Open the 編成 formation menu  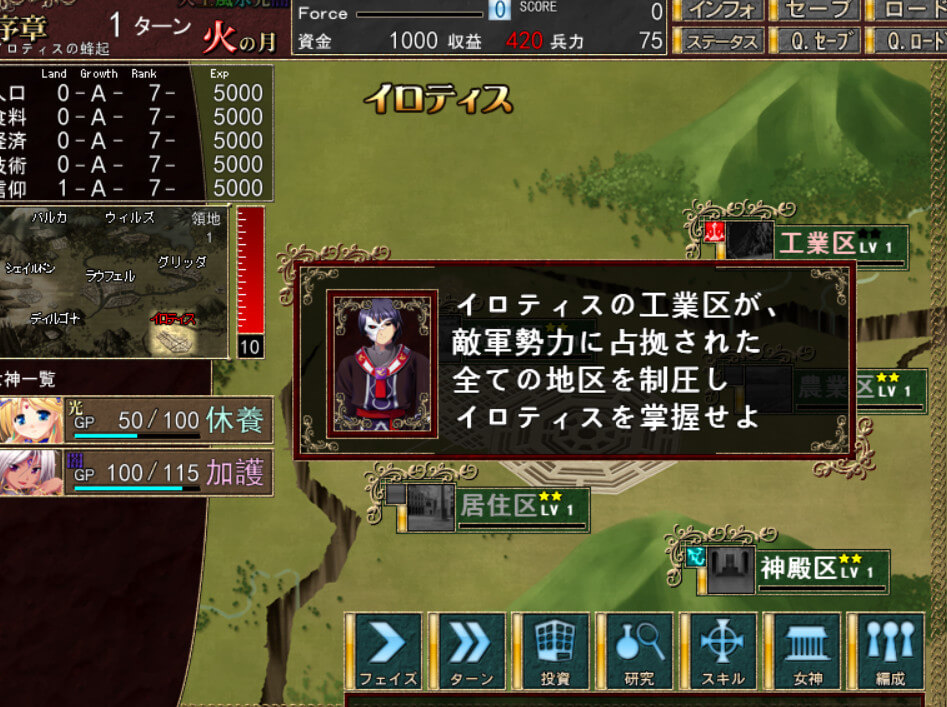888,651
